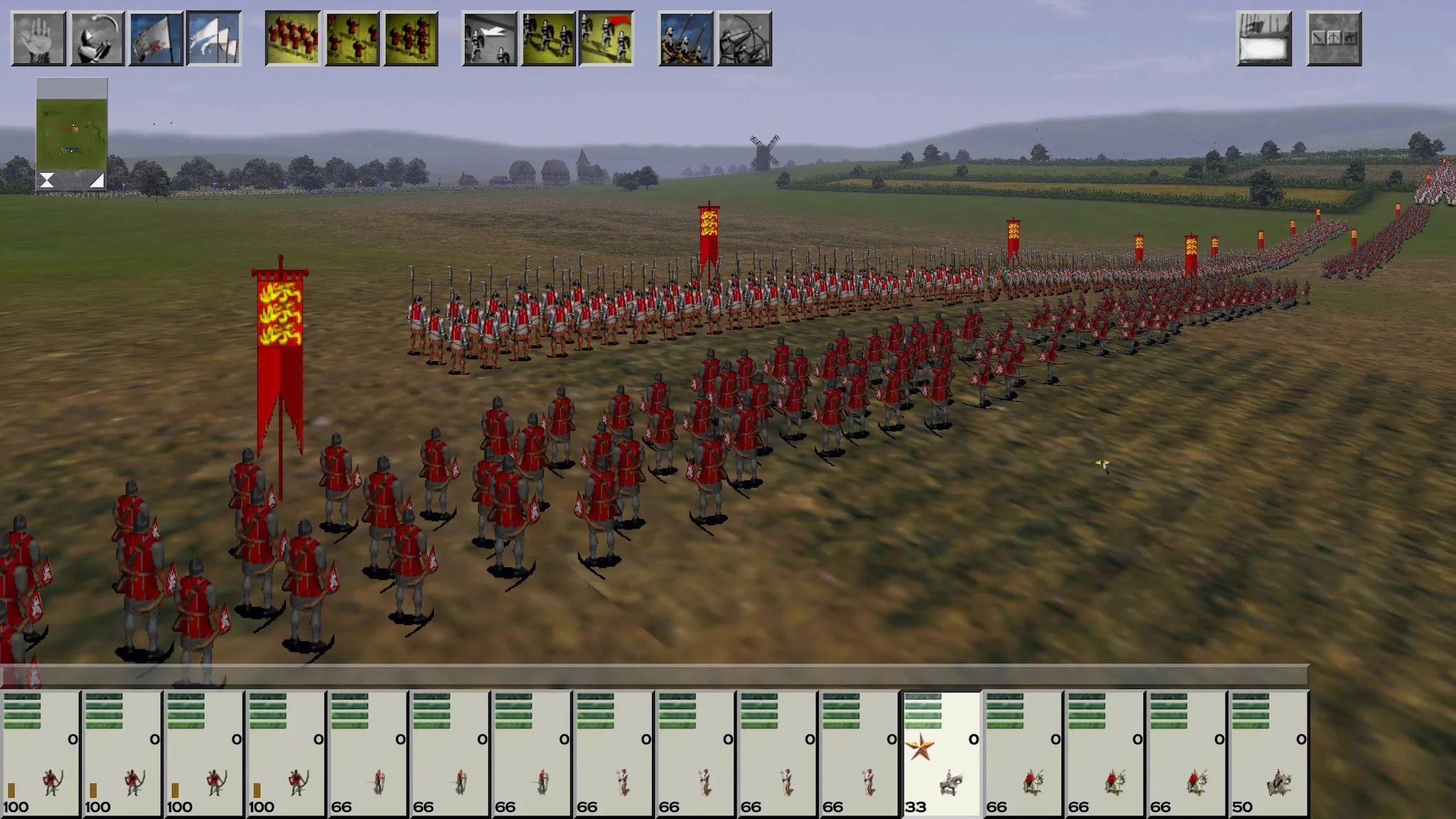Toggle the knights engage-at-will icon
This screenshot has height=819, width=1456.
click(684, 39)
